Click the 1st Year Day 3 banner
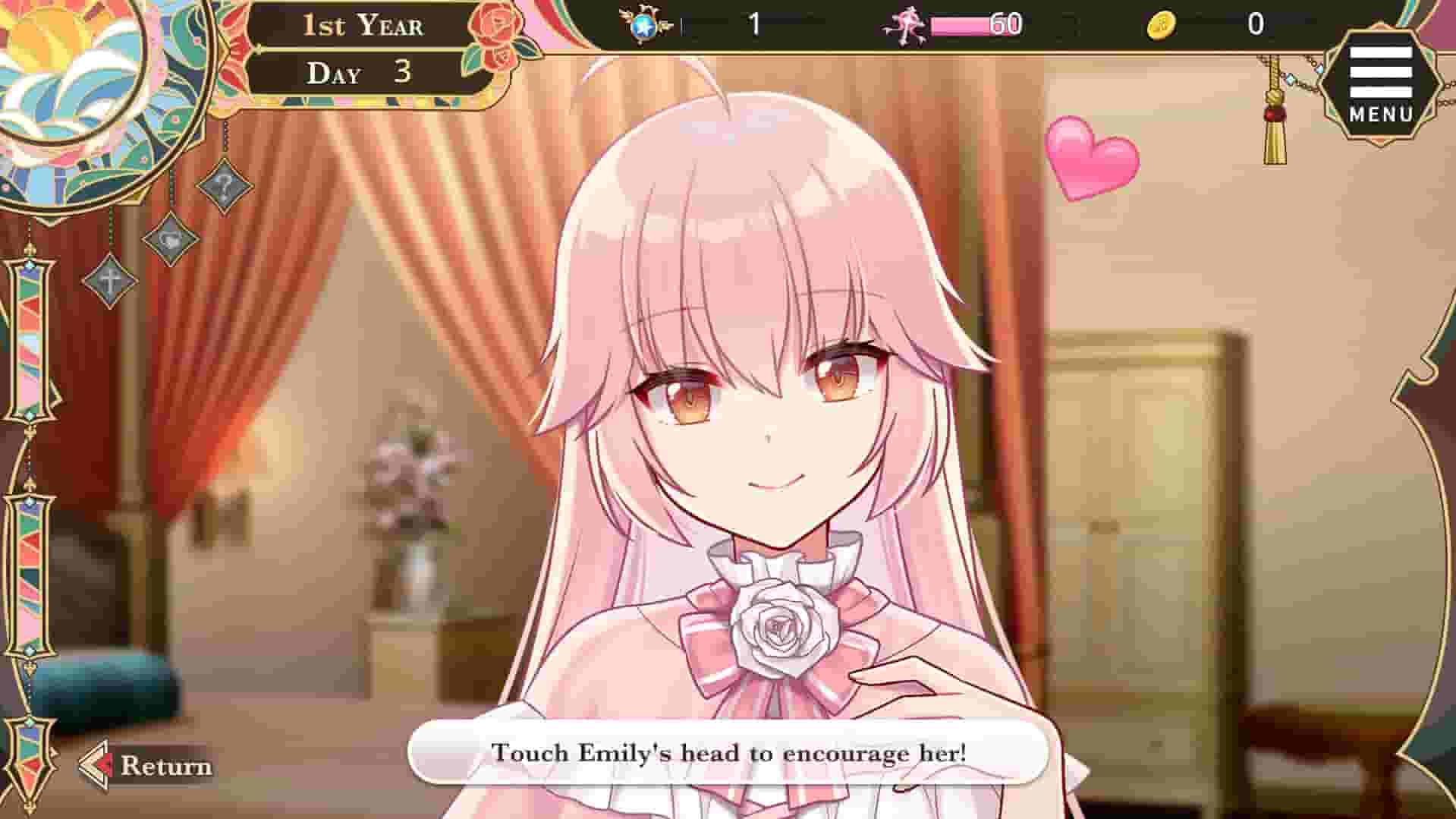1456x819 pixels. pyautogui.click(x=364, y=49)
